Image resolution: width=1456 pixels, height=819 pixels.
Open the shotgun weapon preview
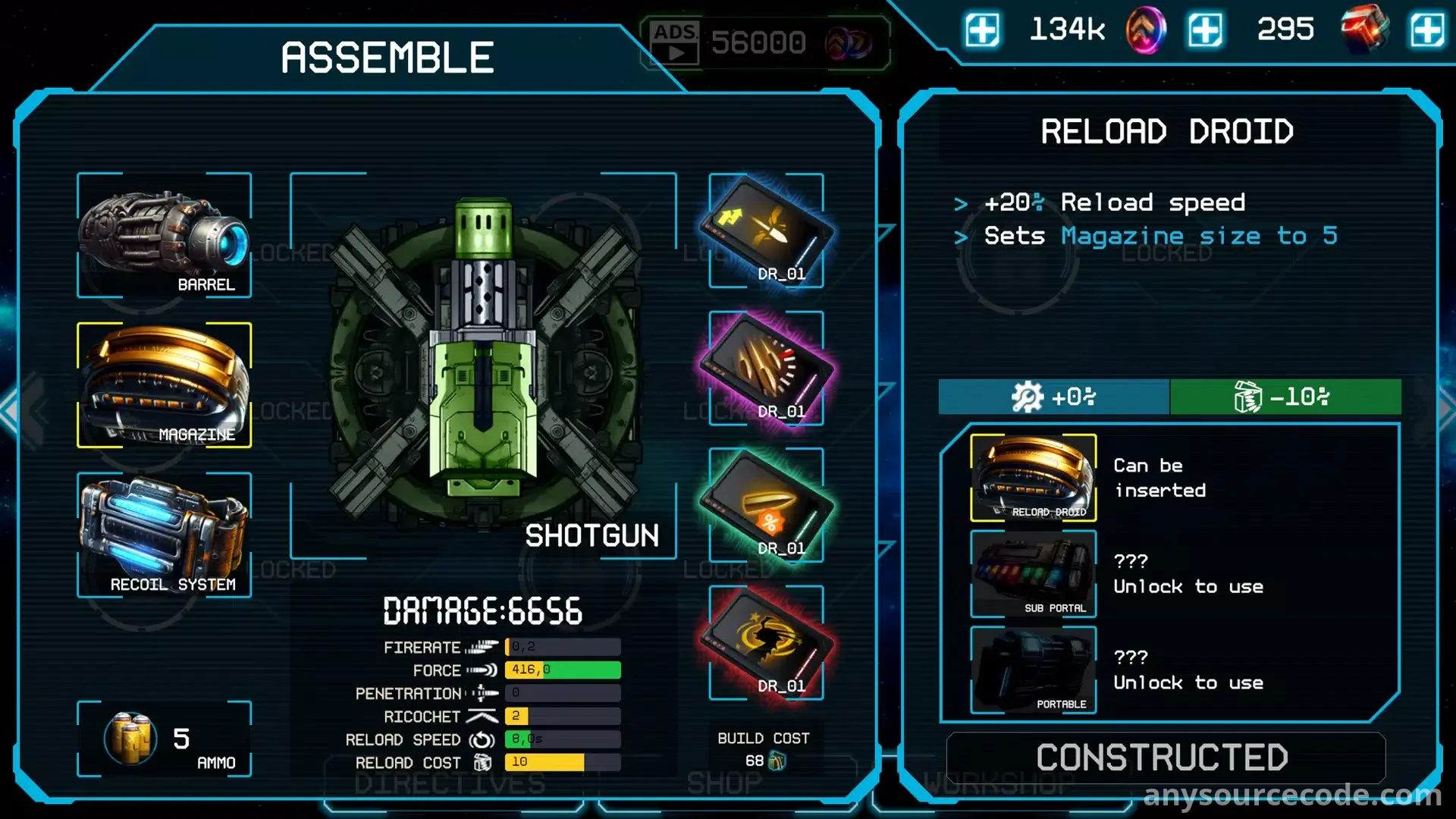tap(483, 366)
